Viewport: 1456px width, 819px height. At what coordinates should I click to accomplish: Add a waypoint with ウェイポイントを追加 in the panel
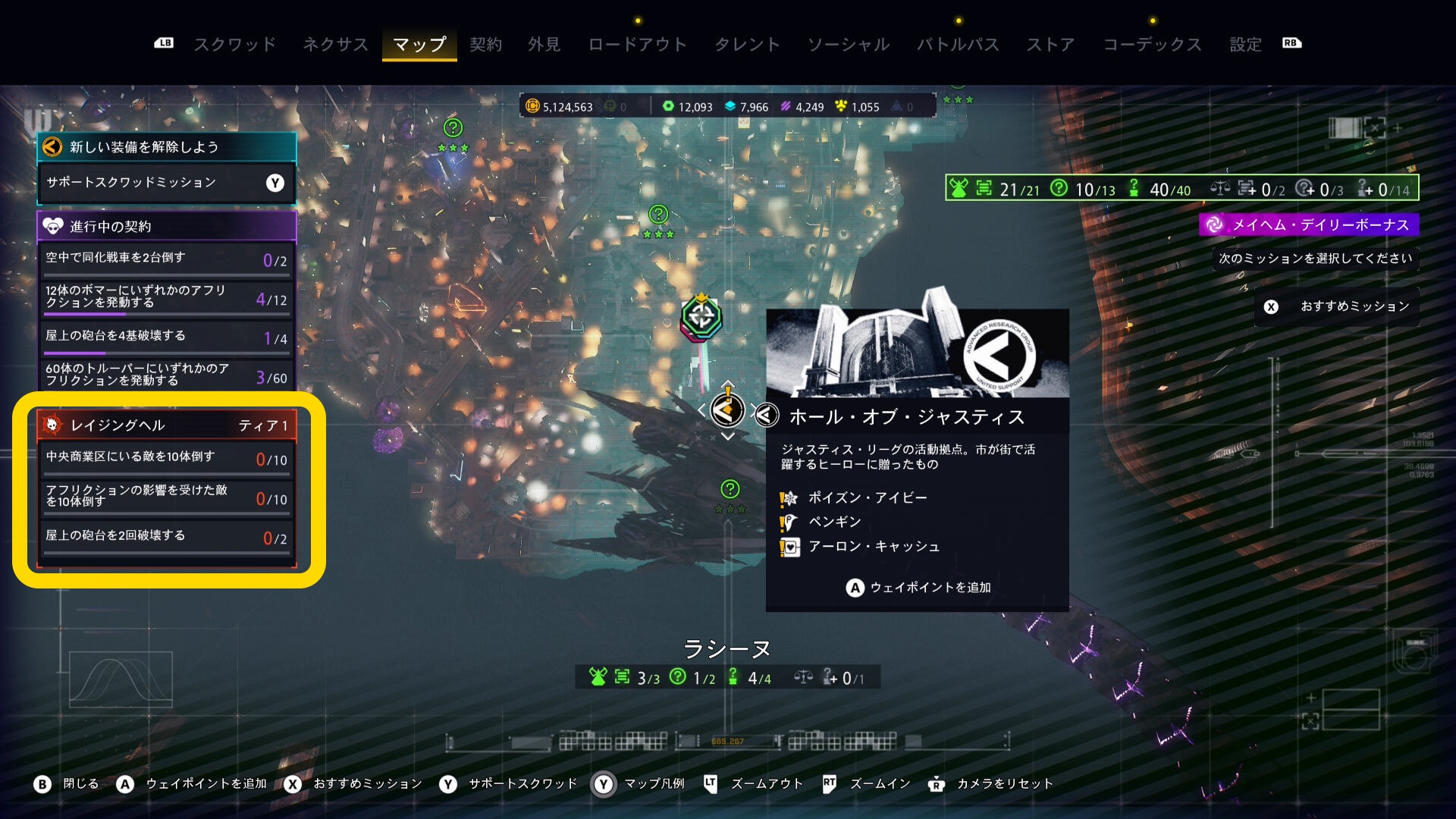click(x=918, y=588)
